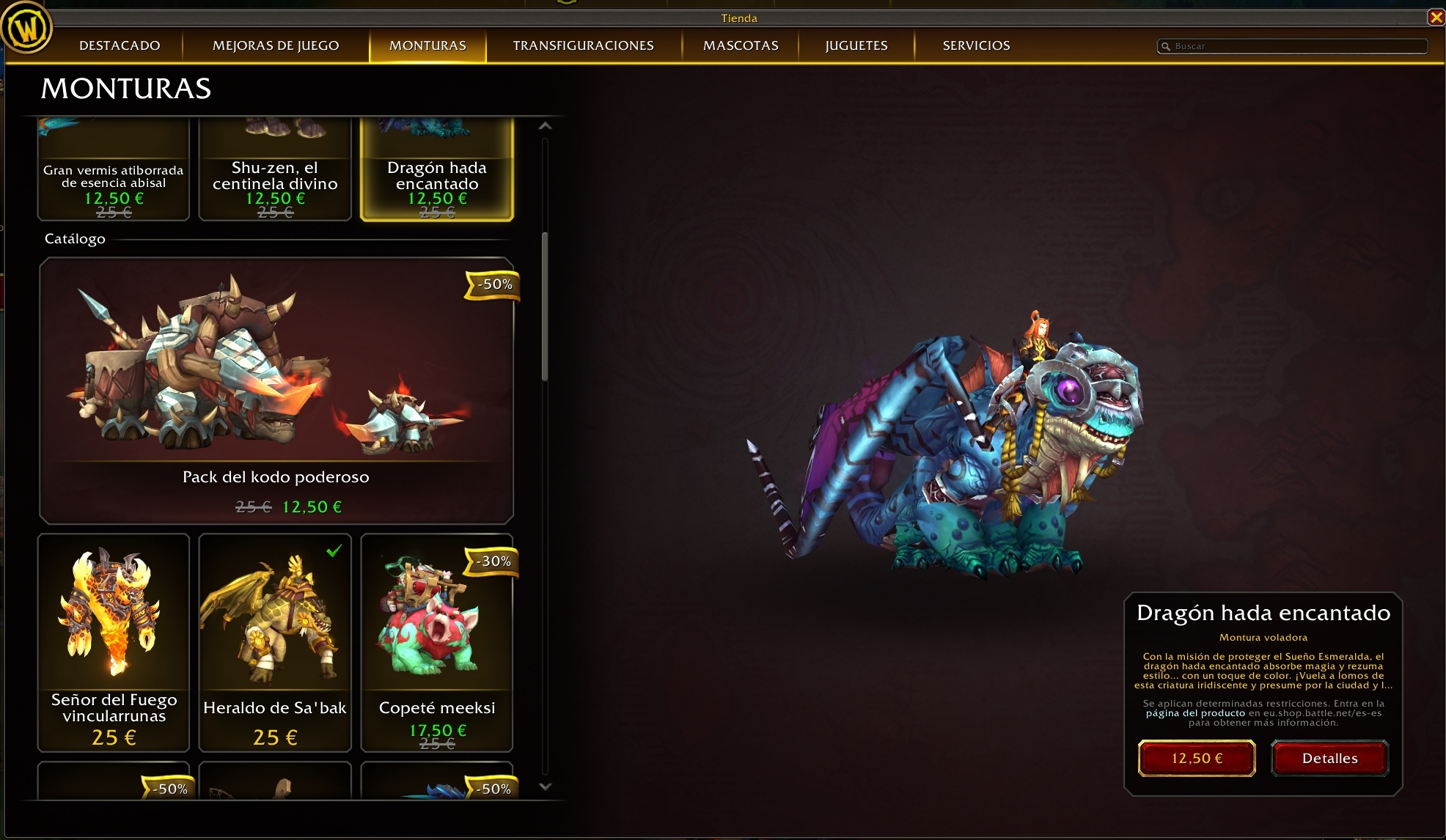The height and width of the screenshot is (840, 1446).
Task: Follow the página del producto link
Action: pos(1195,713)
